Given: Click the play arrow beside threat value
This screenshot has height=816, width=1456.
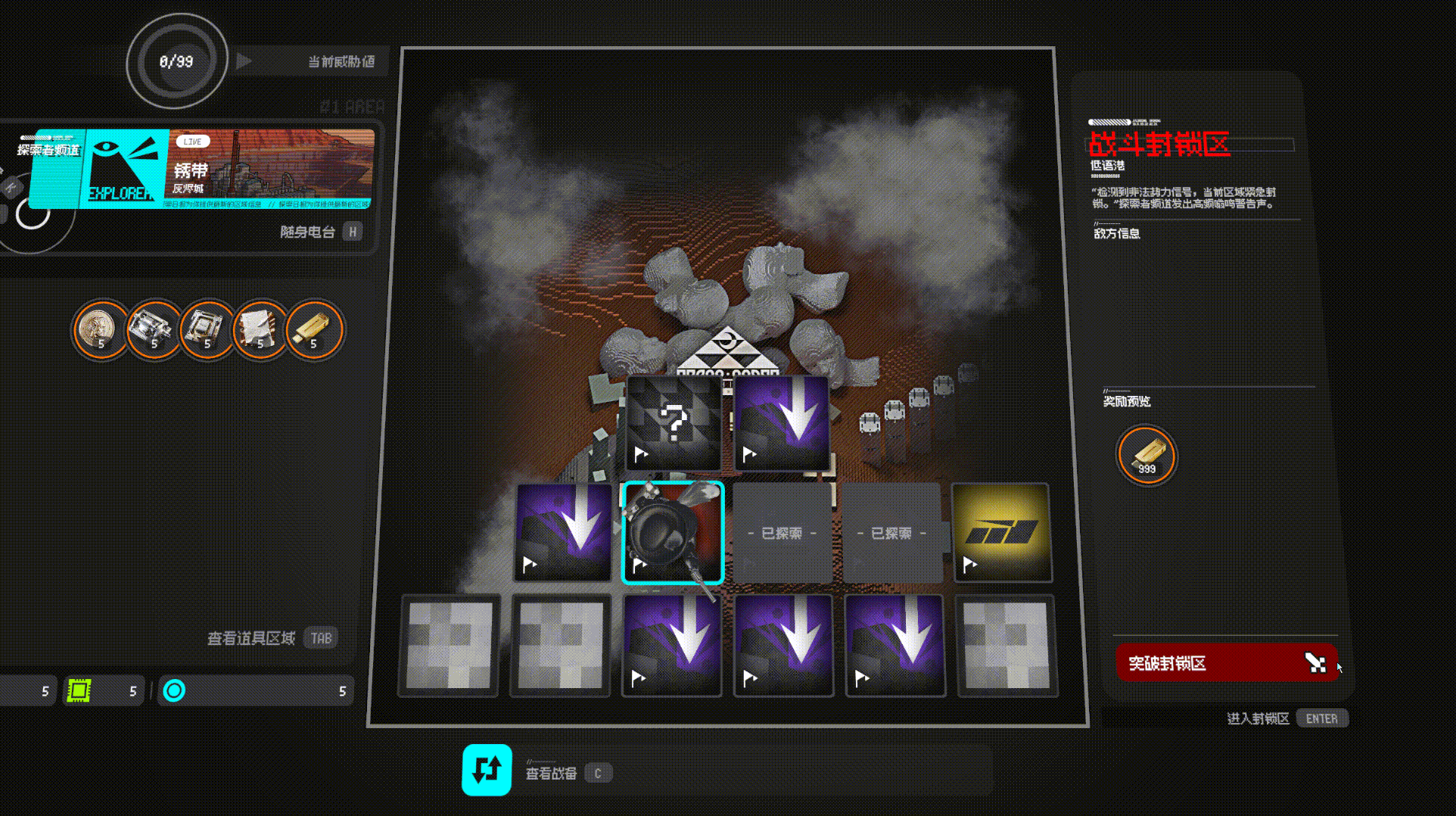Looking at the screenshot, I should [244, 61].
